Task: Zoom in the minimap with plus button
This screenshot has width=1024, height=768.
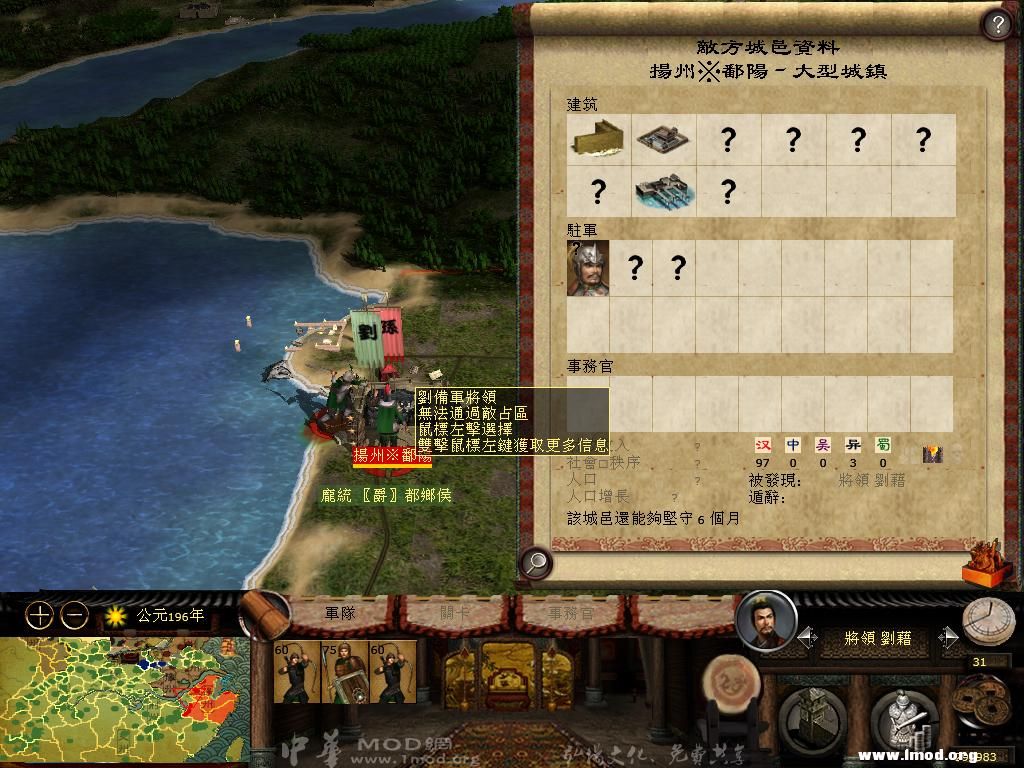Action: click(x=39, y=616)
